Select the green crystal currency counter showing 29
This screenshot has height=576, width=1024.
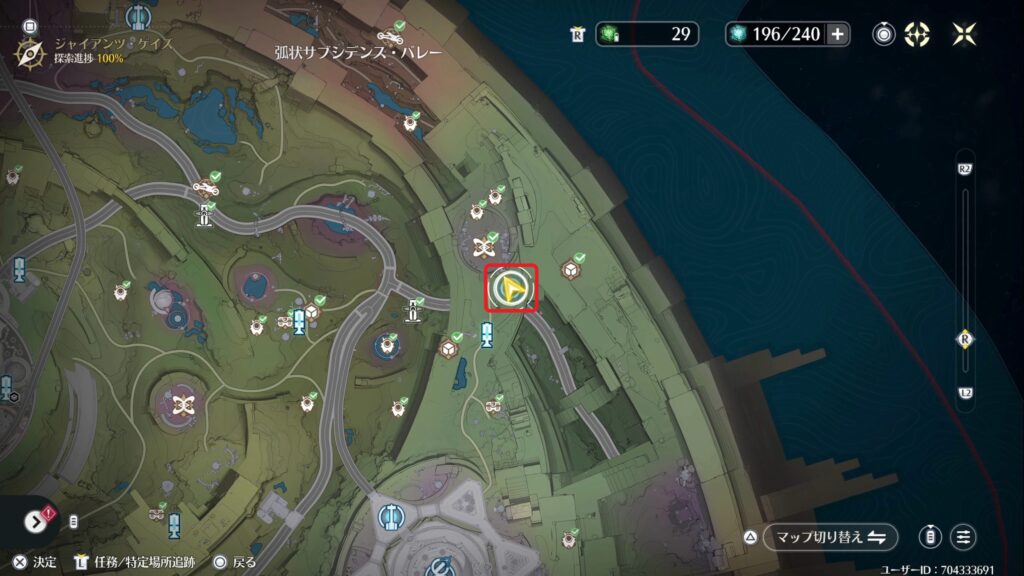648,34
